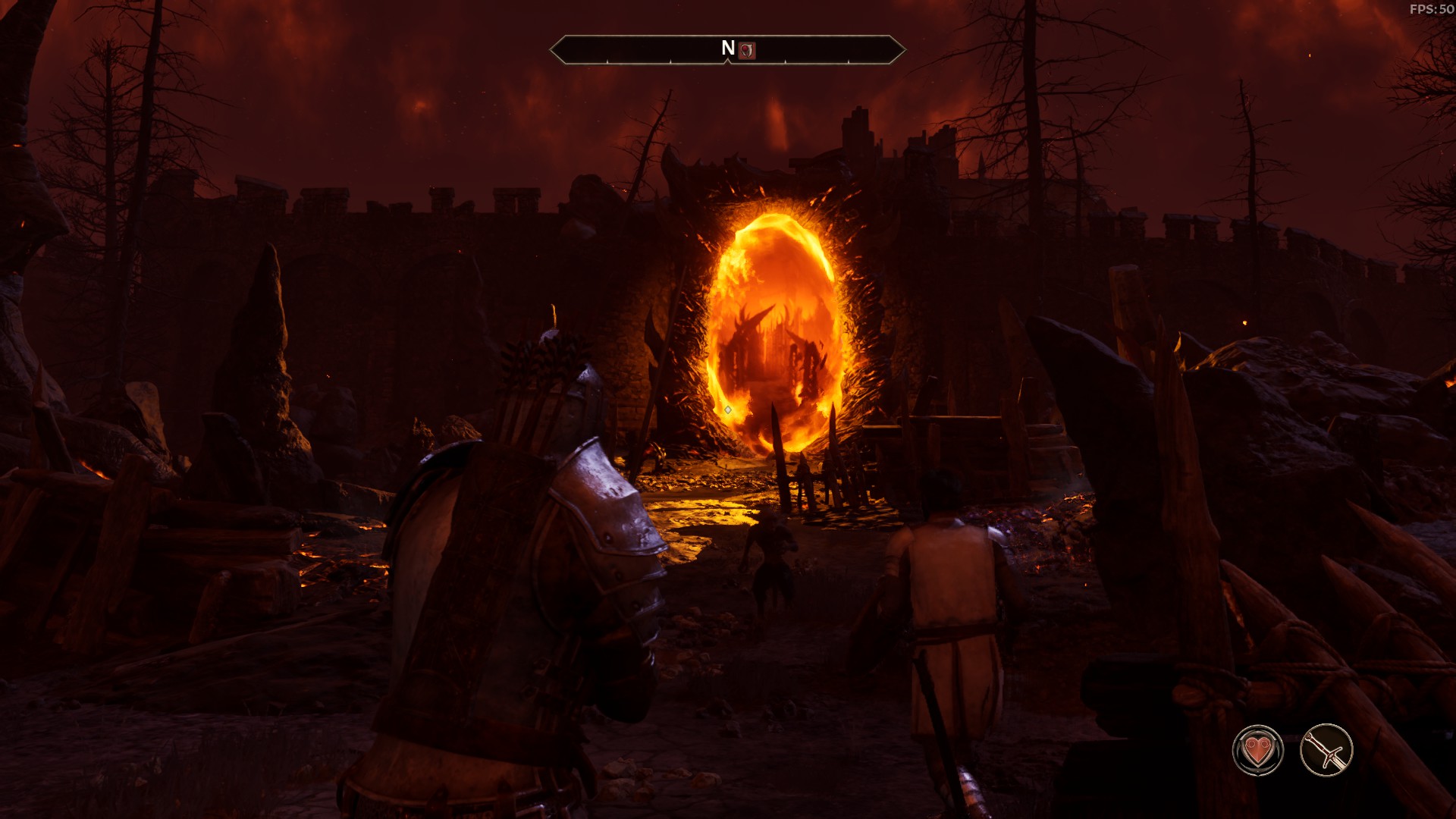Viewport: 1456px width, 819px height.
Task: Click the compass bar's North indicator
Action: pyautogui.click(x=728, y=49)
